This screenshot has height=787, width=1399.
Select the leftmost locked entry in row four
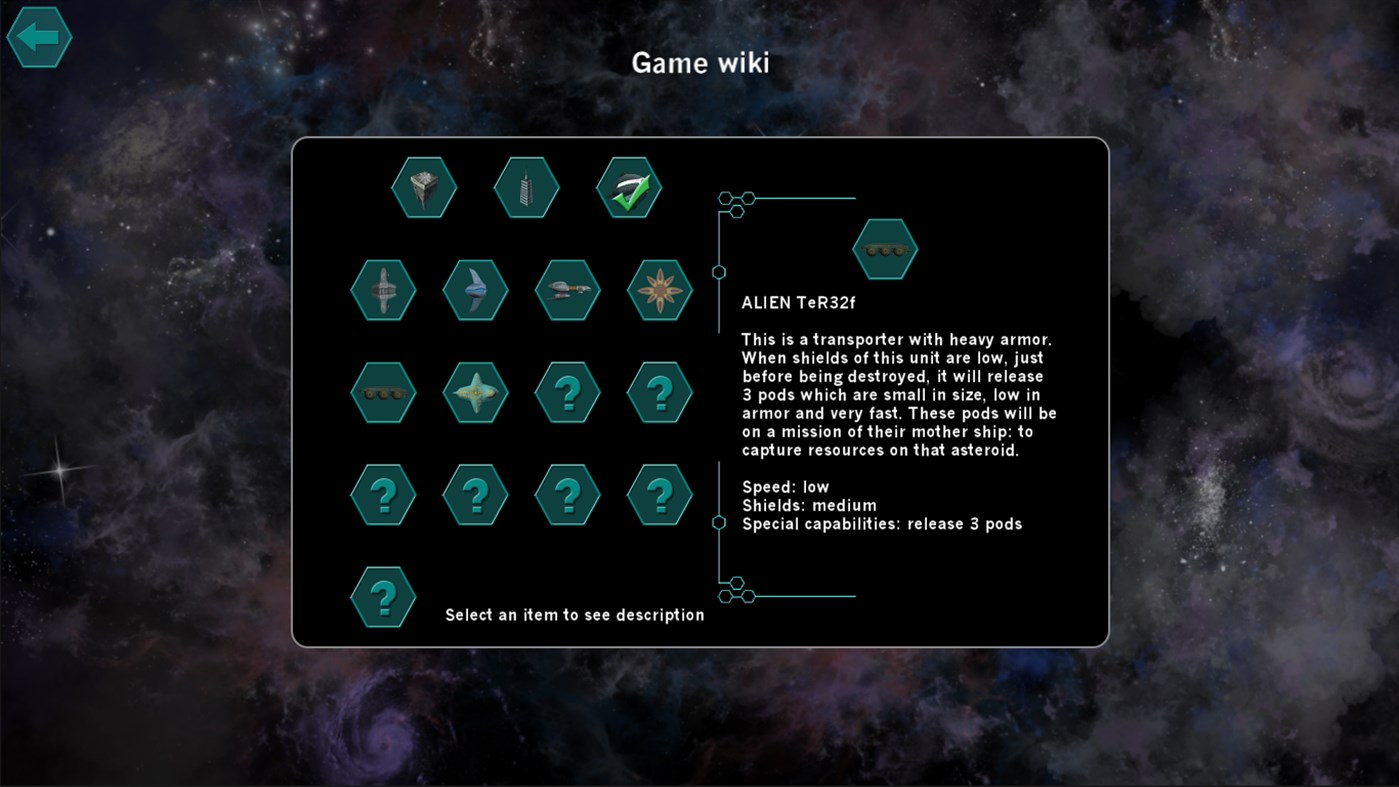[383, 493]
